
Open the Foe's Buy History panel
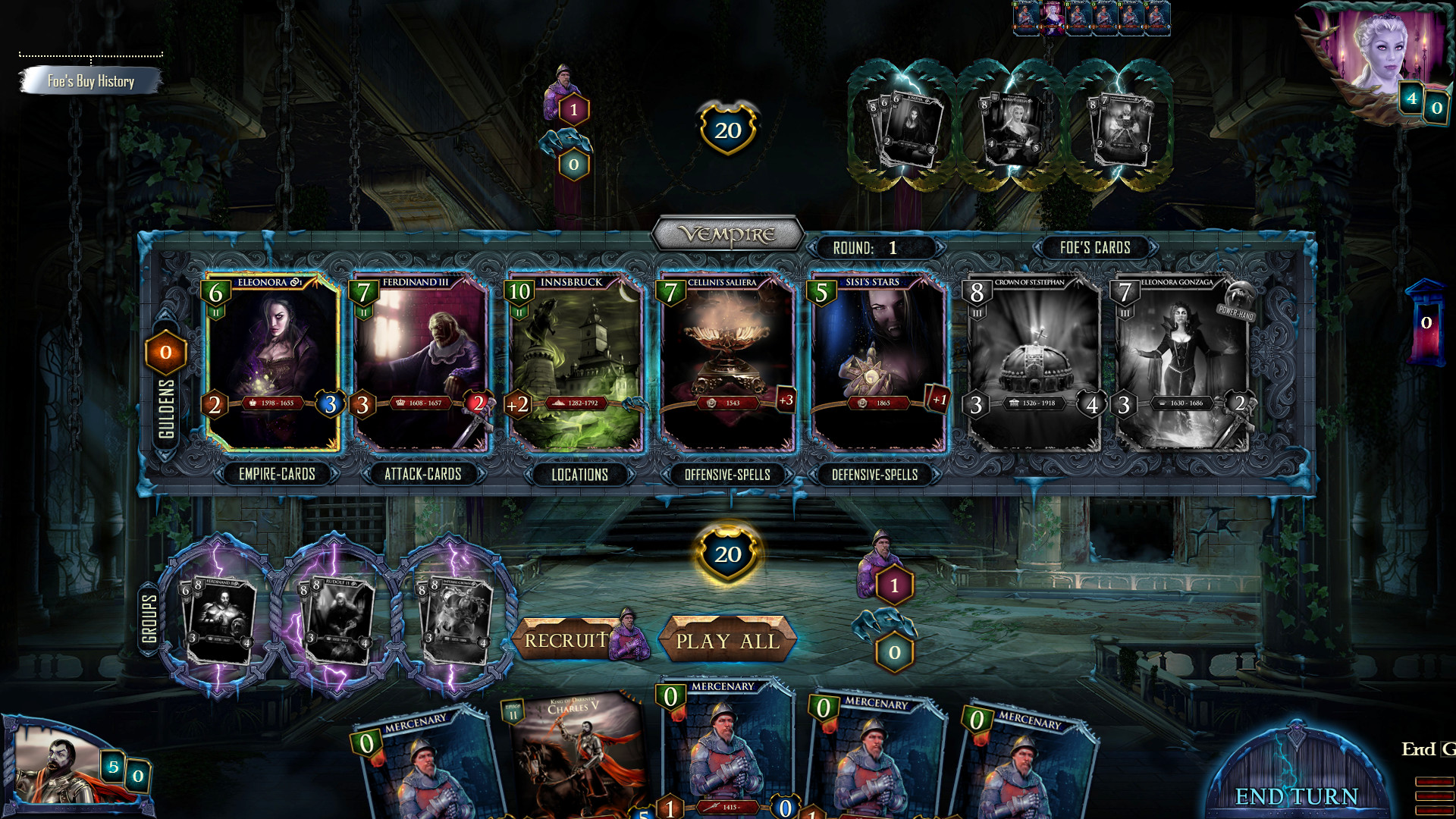coord(91,80)
